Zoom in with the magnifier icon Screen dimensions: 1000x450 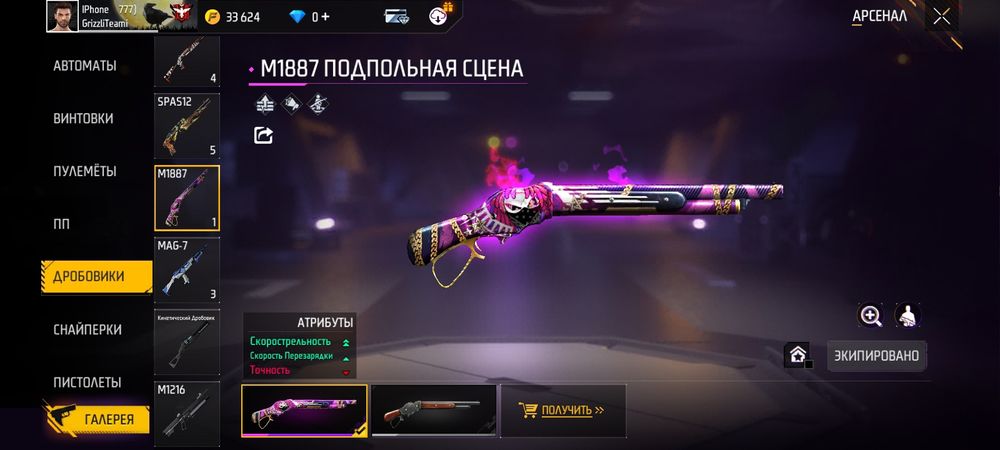[871, 316]
